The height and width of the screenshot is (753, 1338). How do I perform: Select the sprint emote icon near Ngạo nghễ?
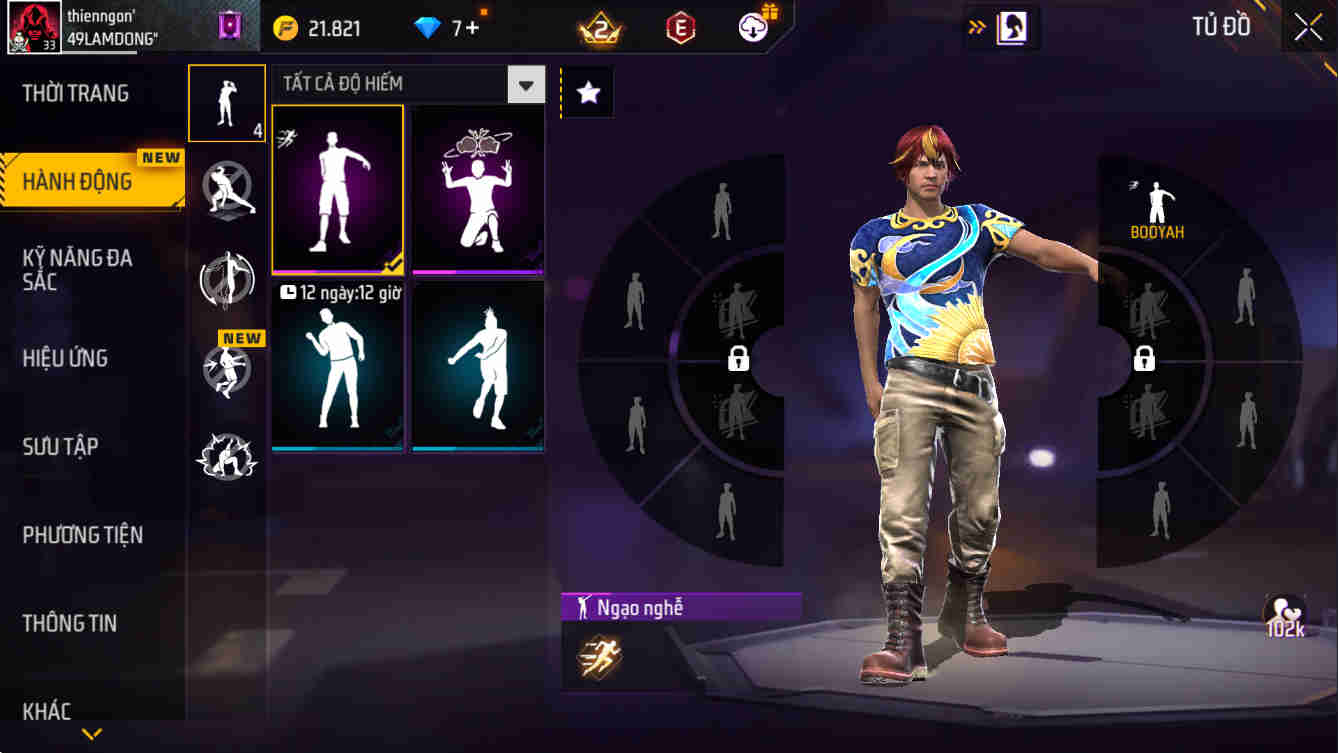(x=598, y=657)
